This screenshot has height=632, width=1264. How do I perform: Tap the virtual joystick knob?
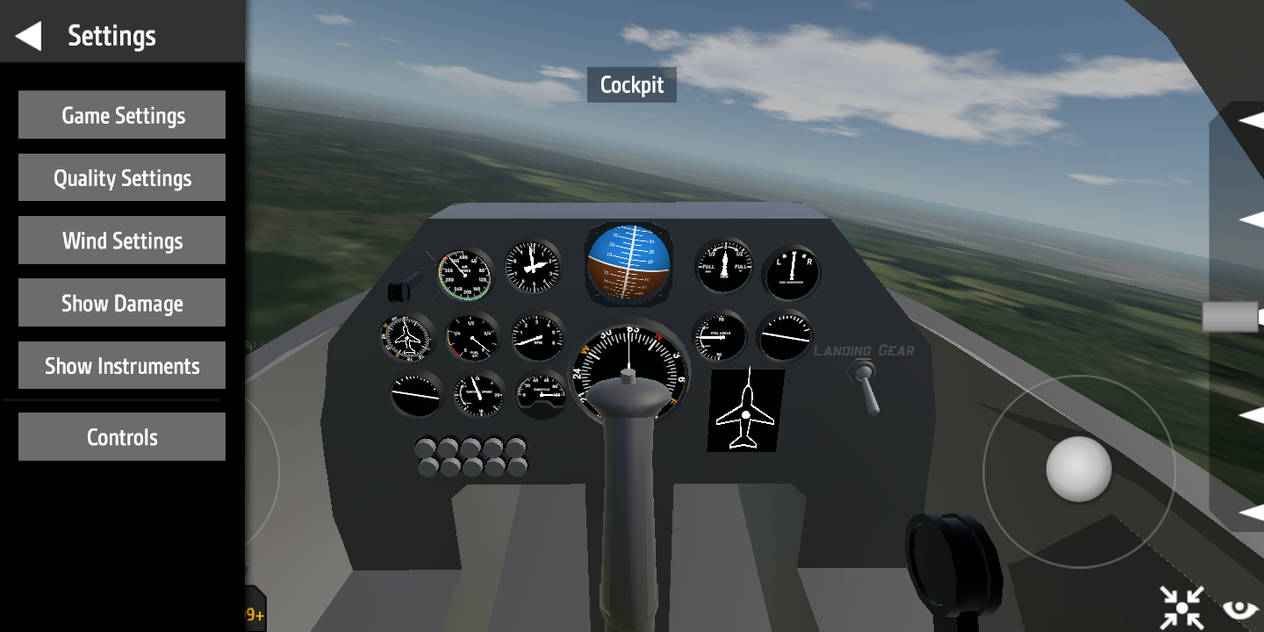(1078, 468)
